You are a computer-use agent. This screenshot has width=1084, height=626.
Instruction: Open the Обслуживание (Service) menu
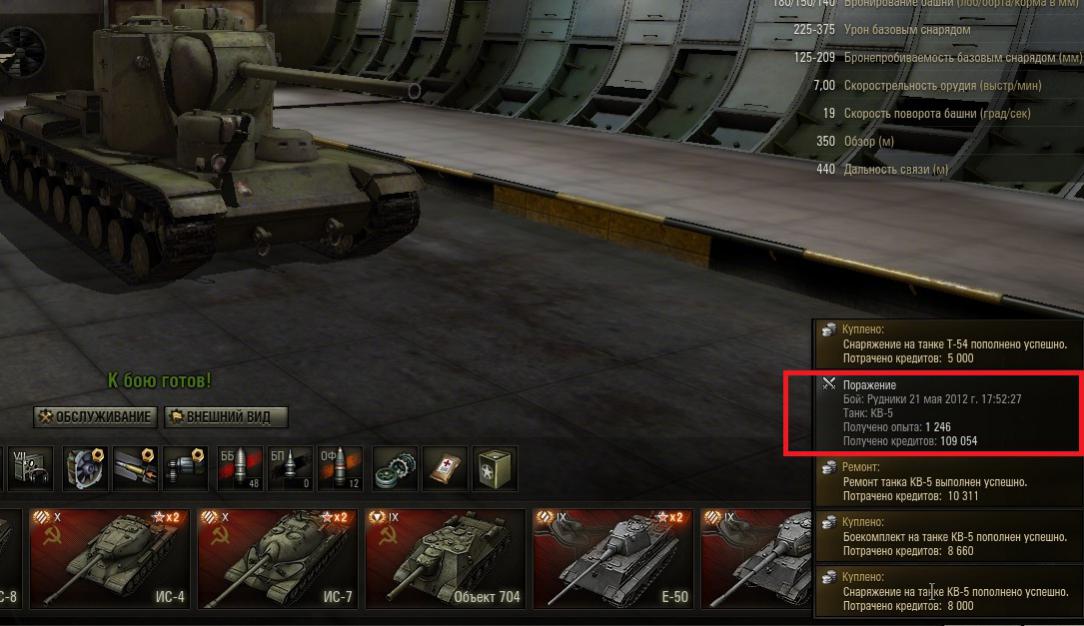coord(96,417)
